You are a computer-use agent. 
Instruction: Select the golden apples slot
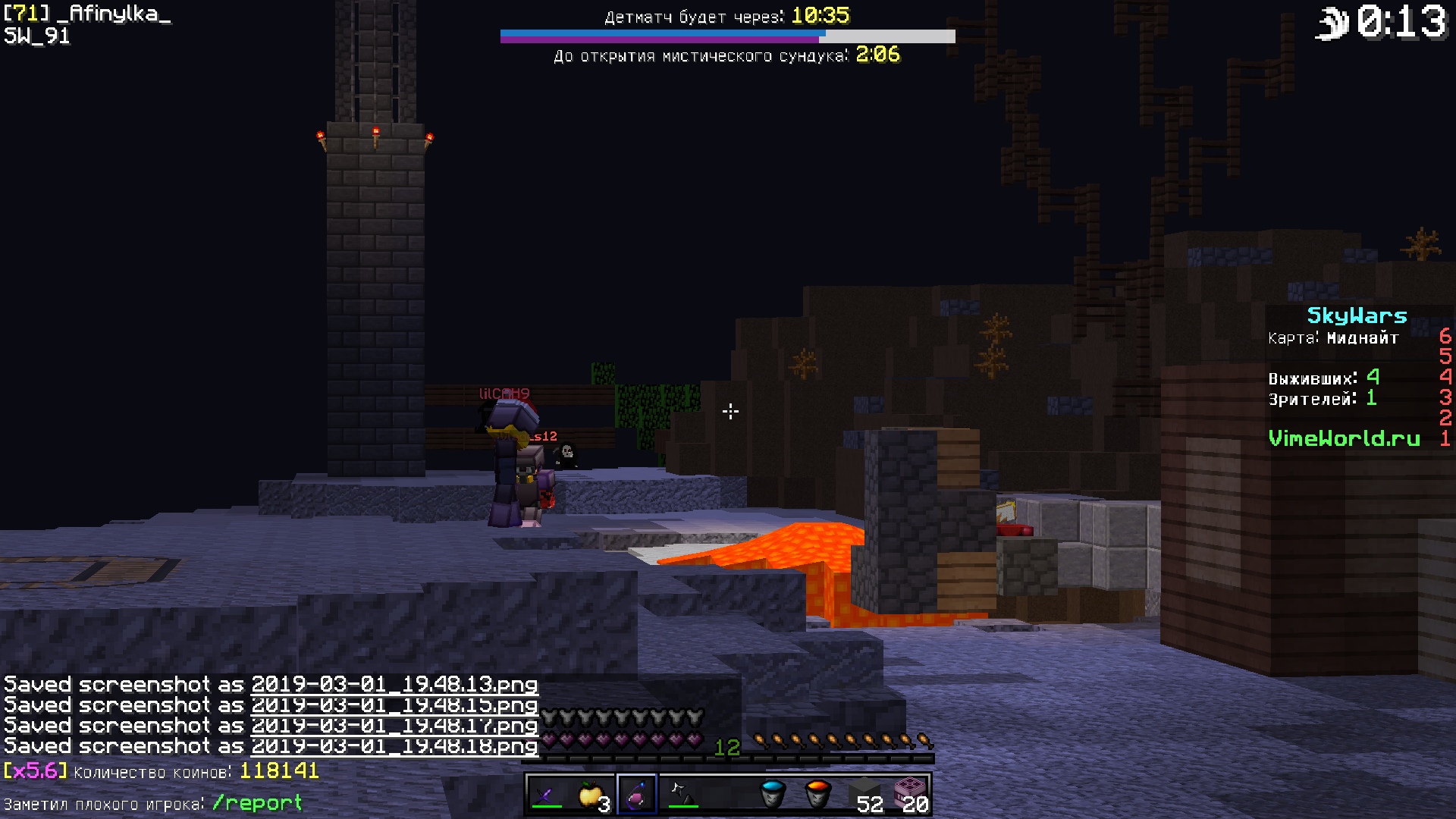point(591,795)
